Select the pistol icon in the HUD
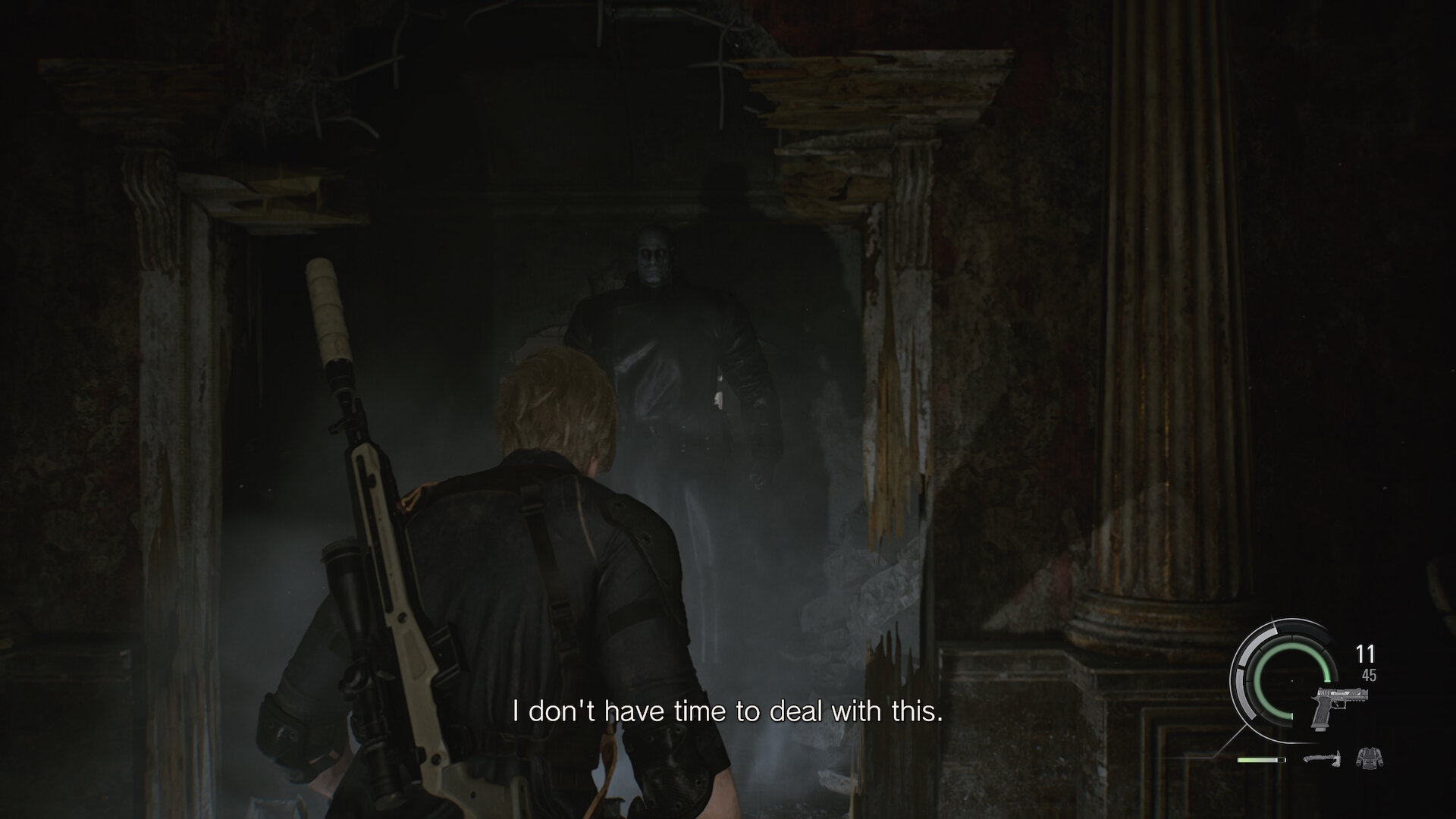 point(1339,708)
